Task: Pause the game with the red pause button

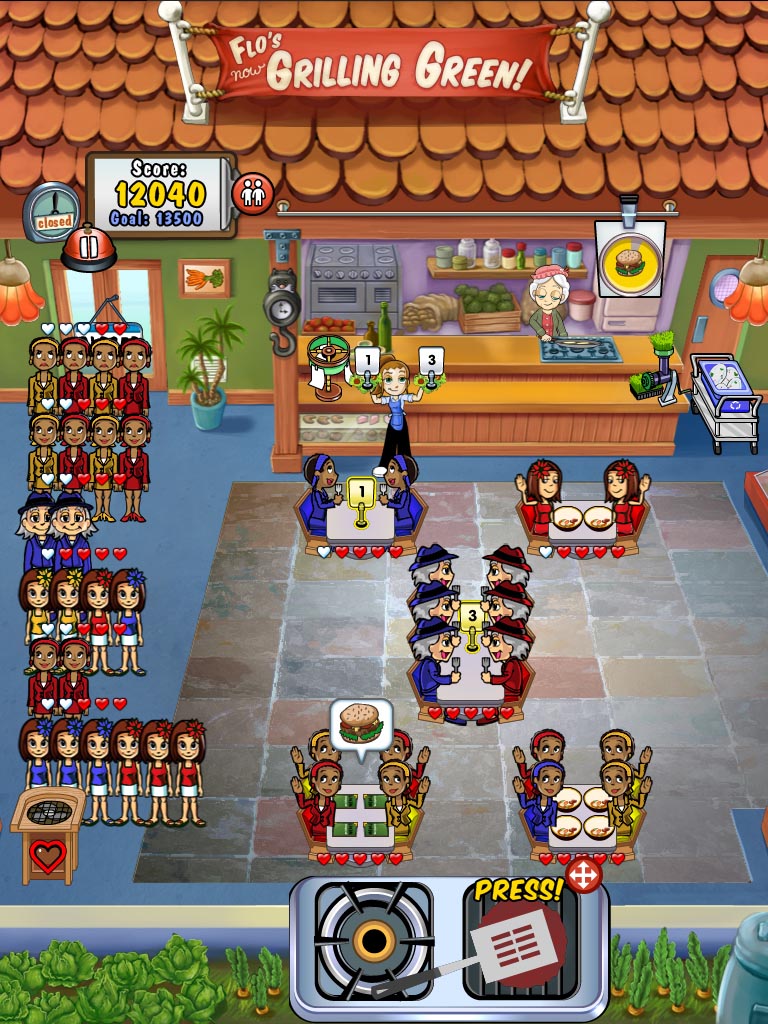Action: pyautogui.click(x=89, y=247)
